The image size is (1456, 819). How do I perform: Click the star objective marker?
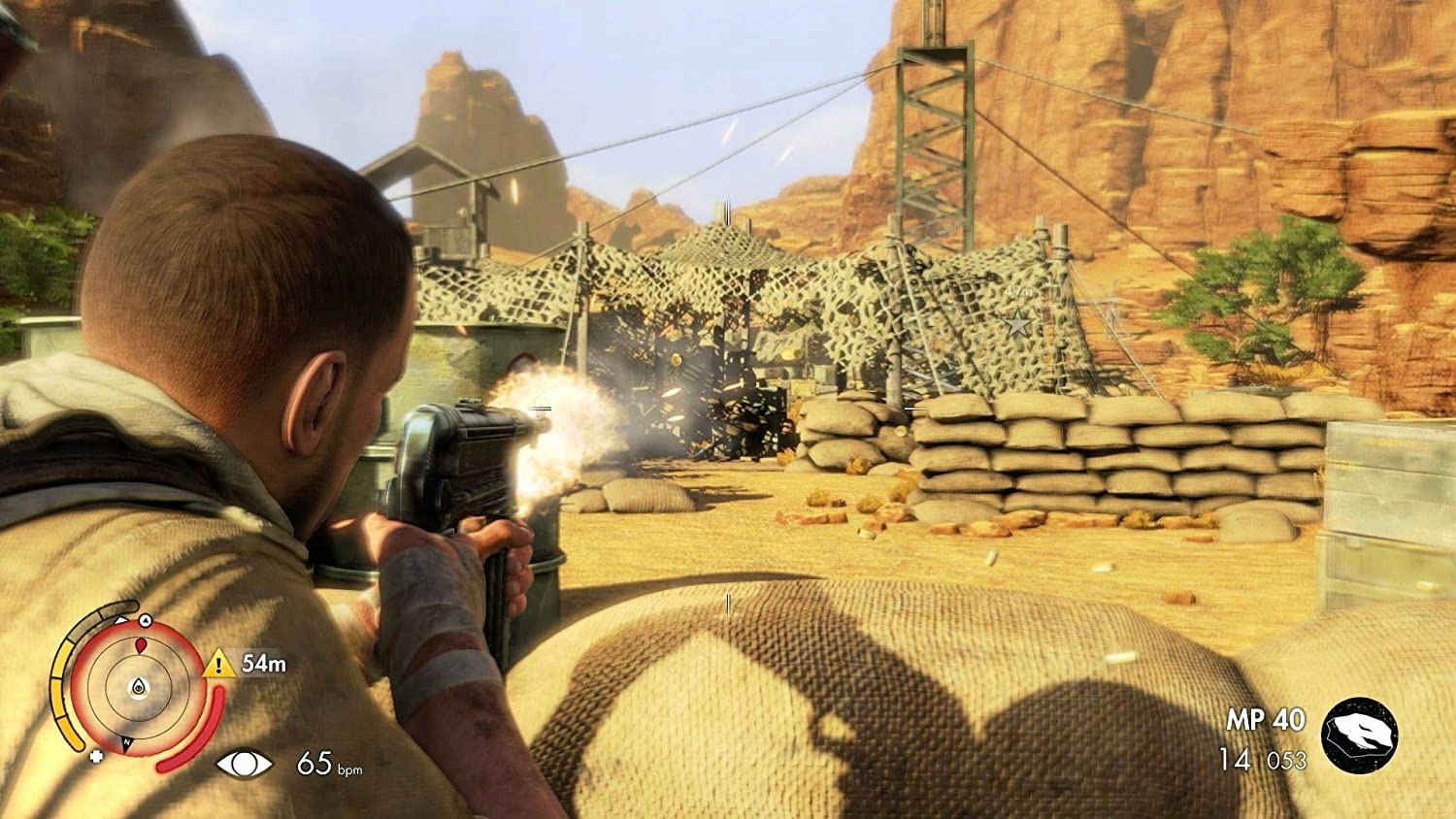tap(1017, 324)
